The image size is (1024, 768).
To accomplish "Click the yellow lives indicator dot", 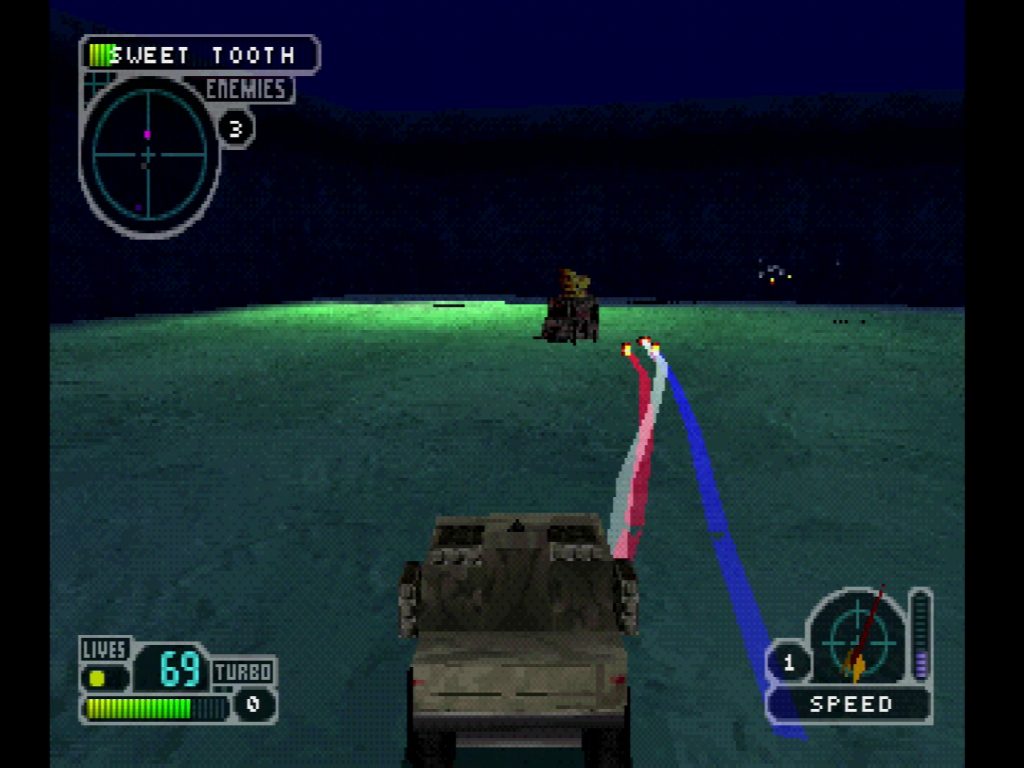I will pos(98,678).
